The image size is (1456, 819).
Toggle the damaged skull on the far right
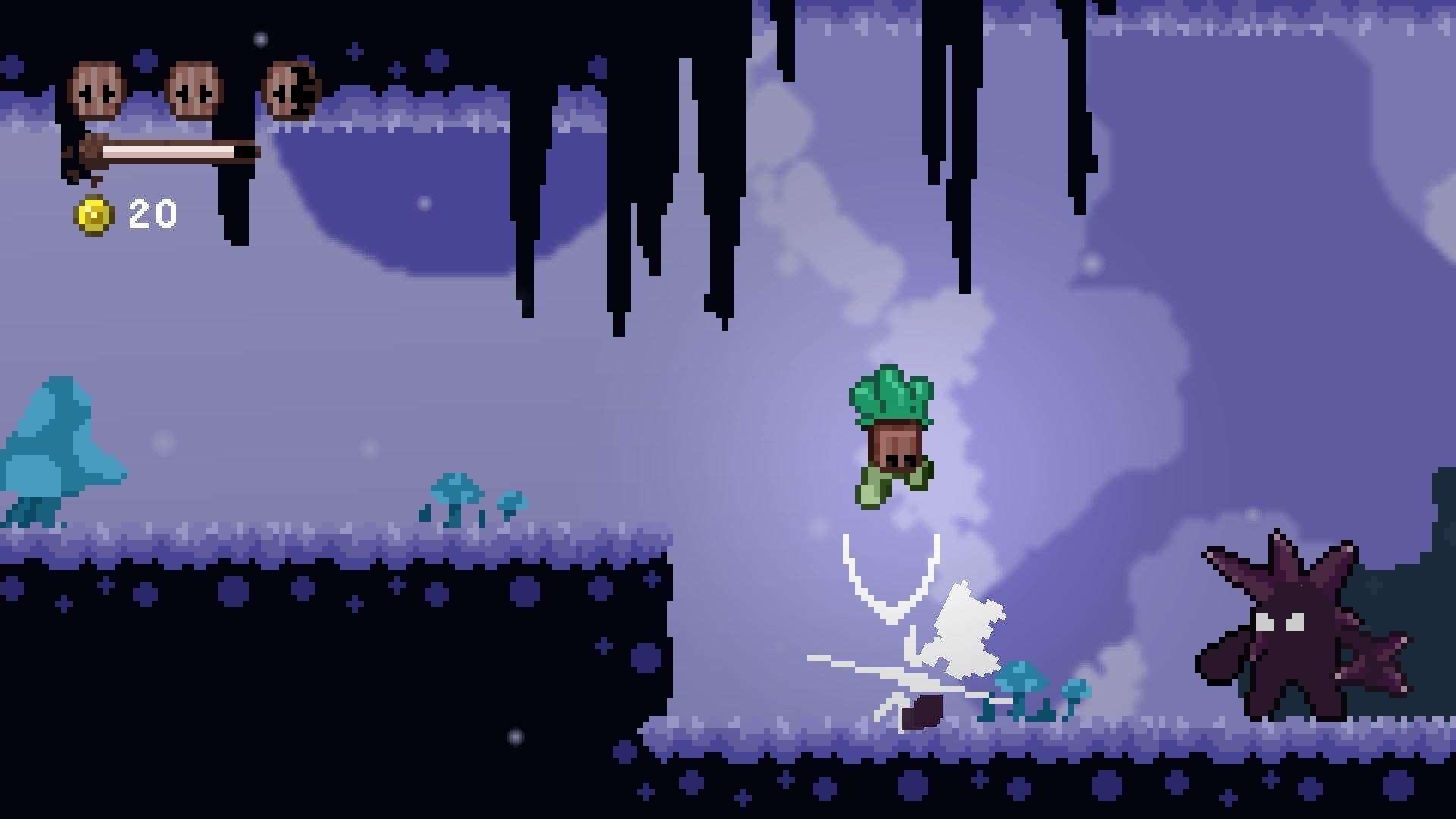click(292, 89)
